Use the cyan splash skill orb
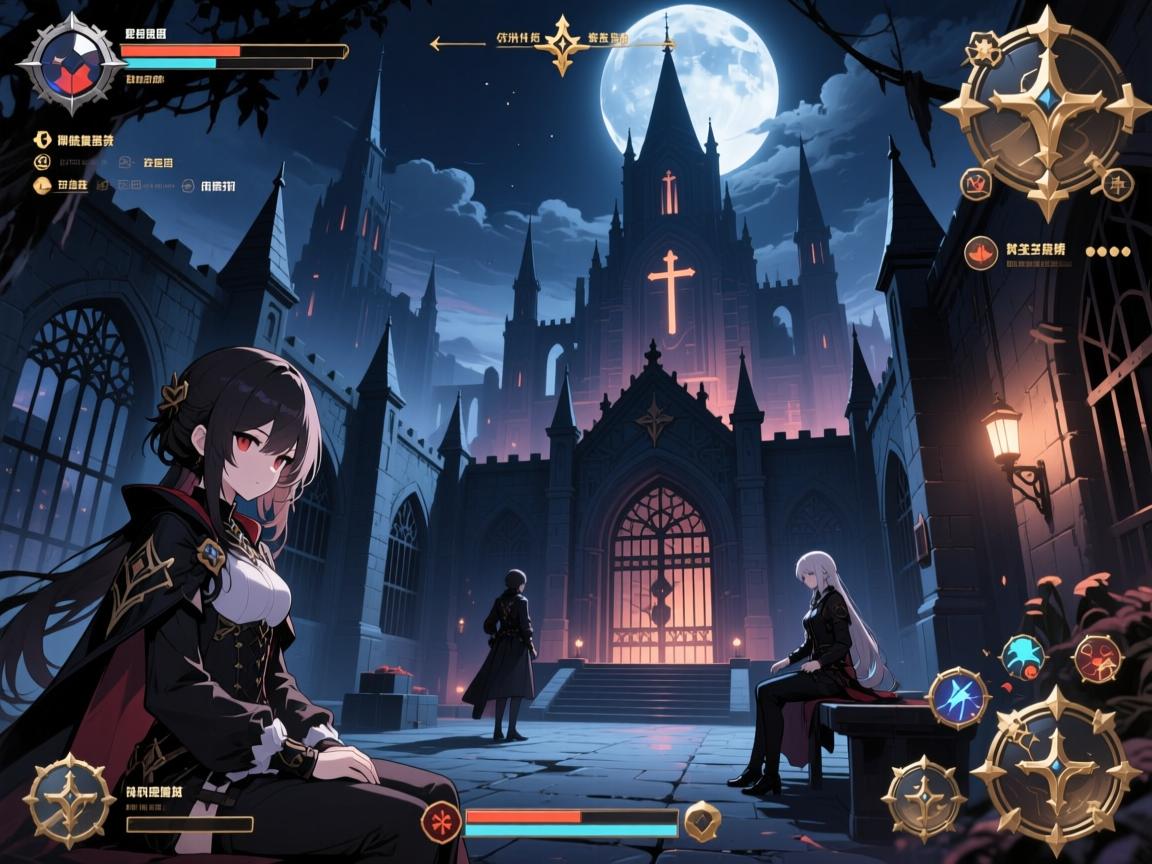 [x=1022, y=657]
